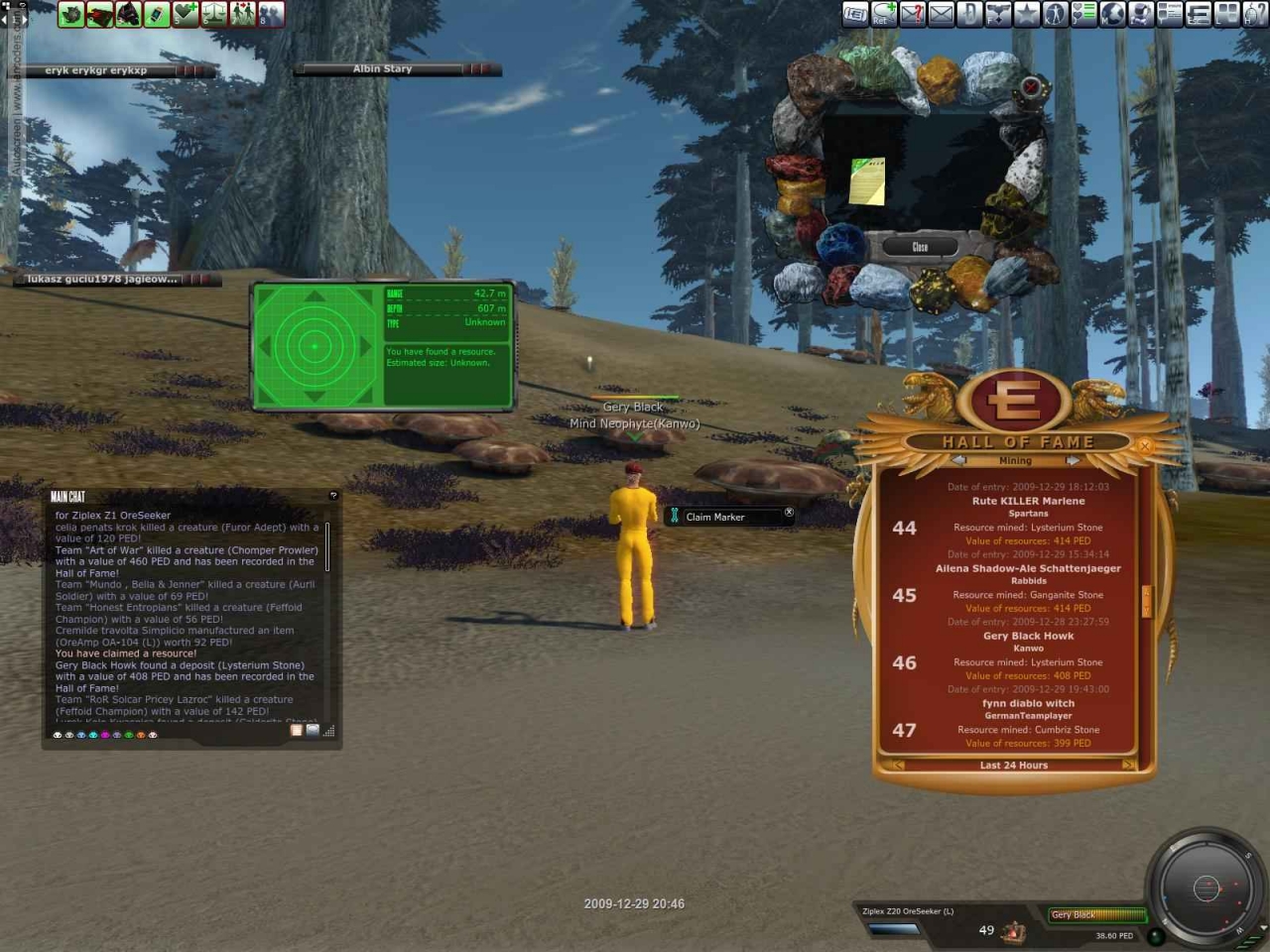Click the Main Chat window header
Screen dimensions: 1270x952
click(189, 496)
